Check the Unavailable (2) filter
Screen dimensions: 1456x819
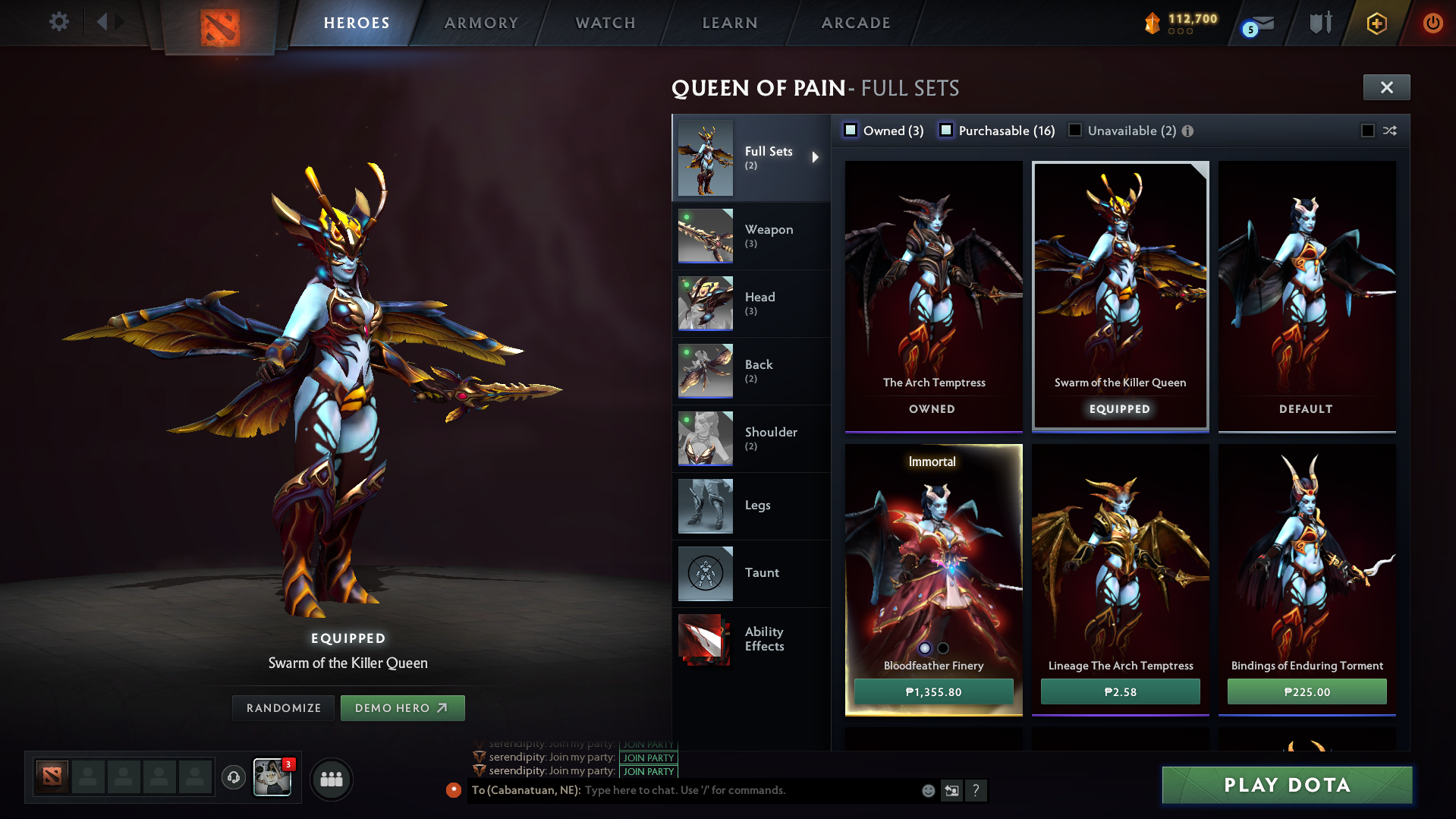click(1075, 130)
